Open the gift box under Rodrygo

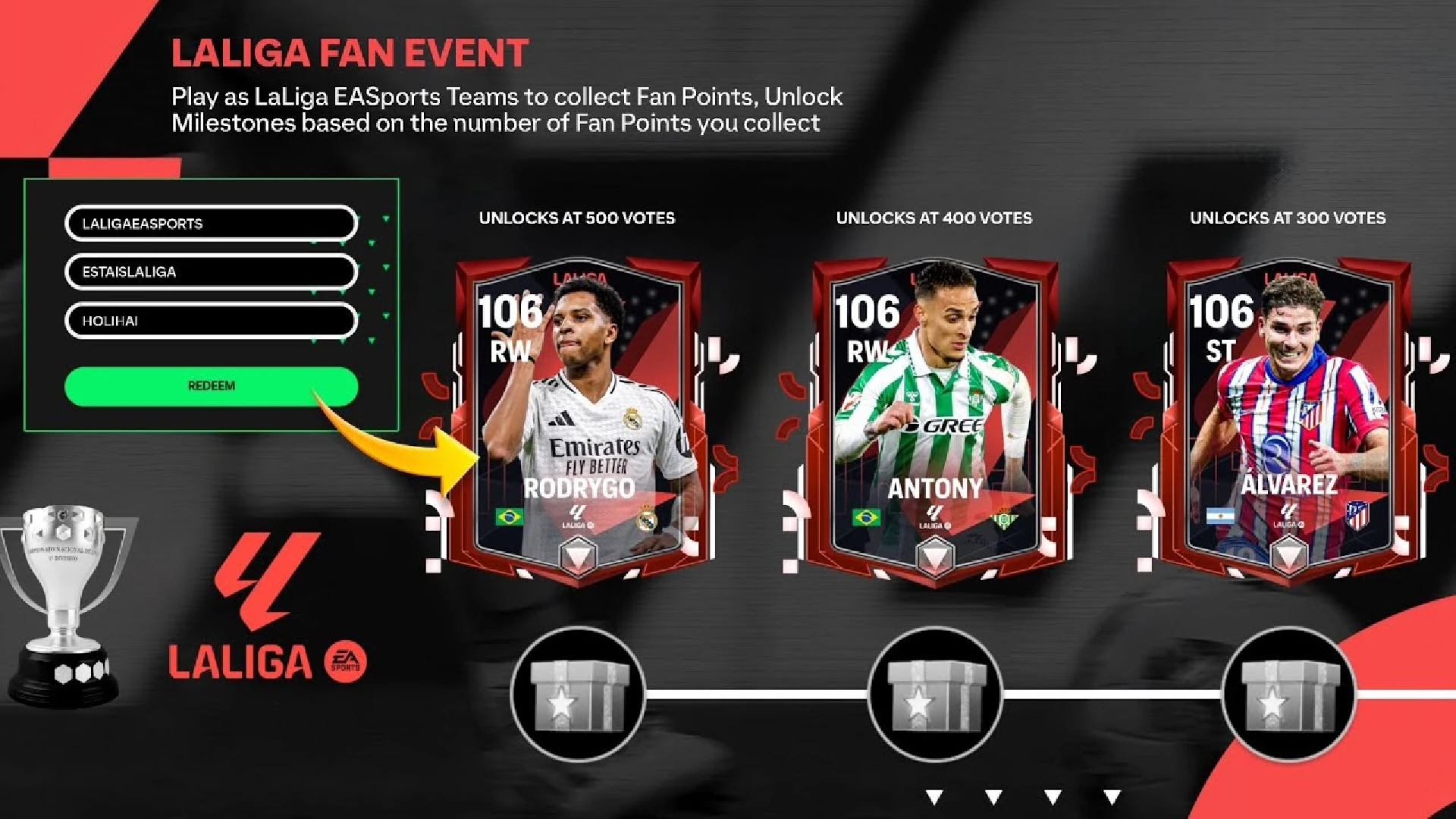point(579,694)
